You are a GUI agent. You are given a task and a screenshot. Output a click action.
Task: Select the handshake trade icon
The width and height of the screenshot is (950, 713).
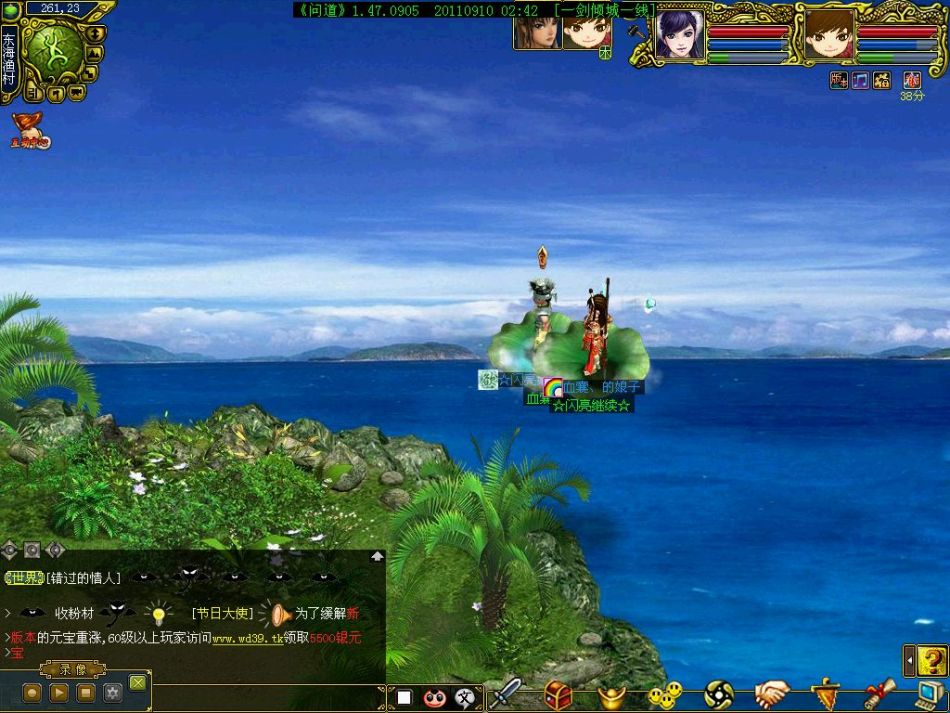(x=771, y=694)
